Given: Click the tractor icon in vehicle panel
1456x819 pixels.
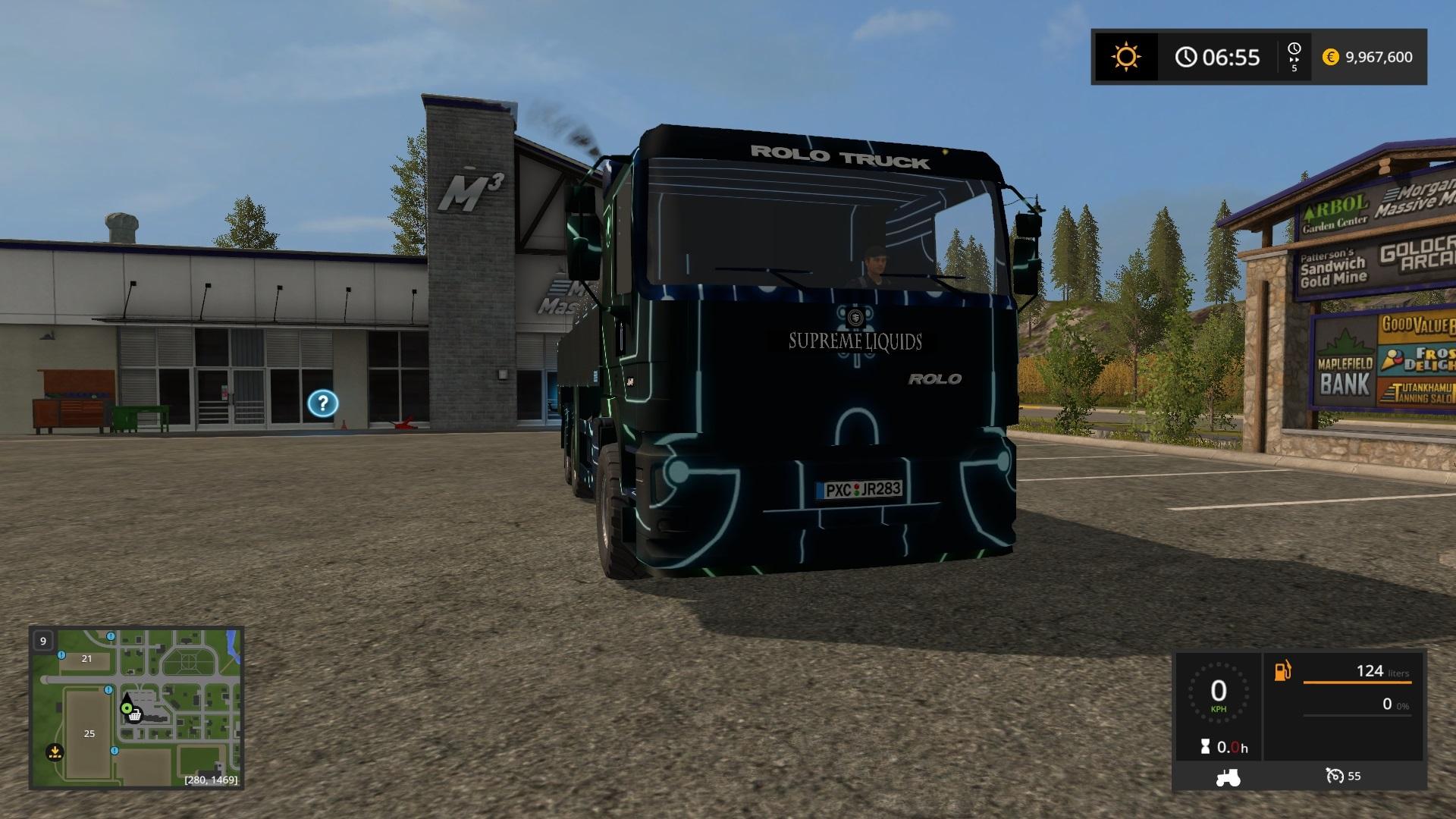Looking at the screenshot, I should click(x=1228, y=777).
